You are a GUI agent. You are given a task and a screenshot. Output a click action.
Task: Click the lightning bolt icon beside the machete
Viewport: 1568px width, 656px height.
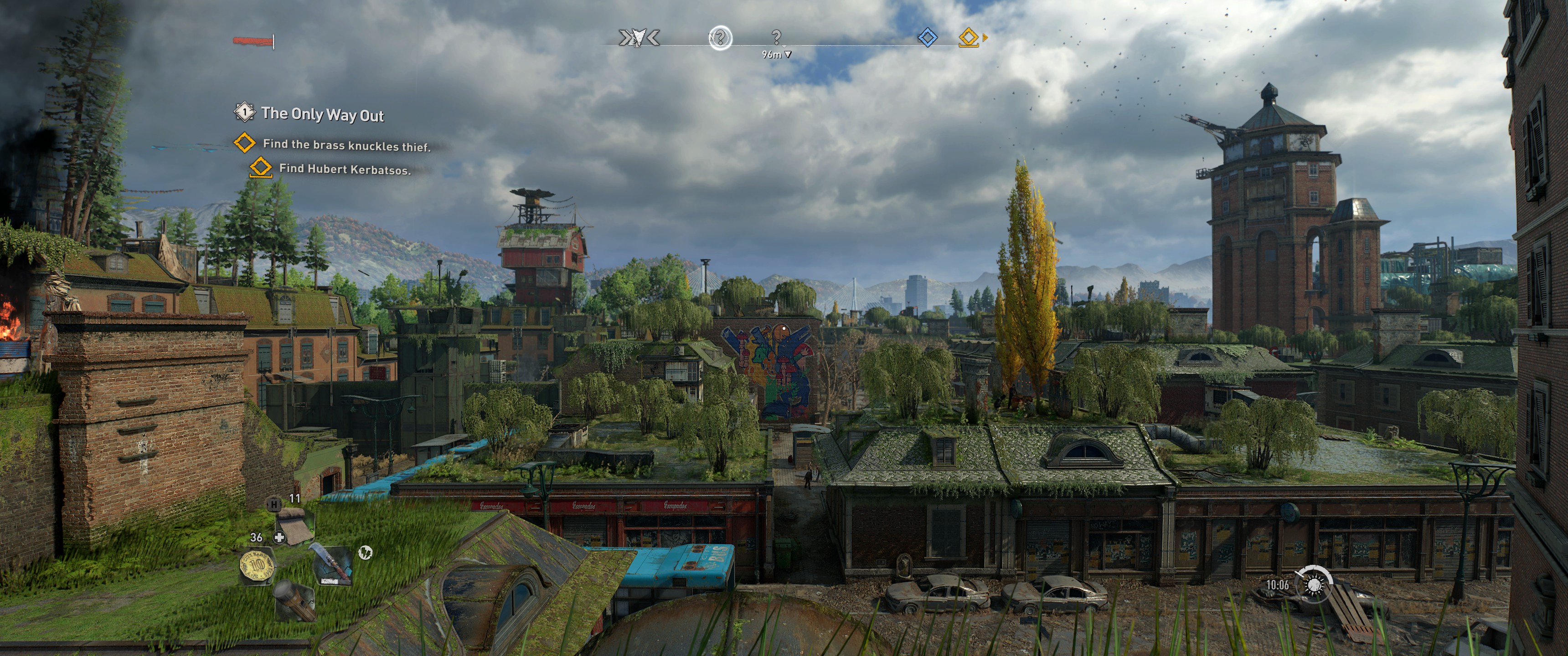(x=365, y=552)
